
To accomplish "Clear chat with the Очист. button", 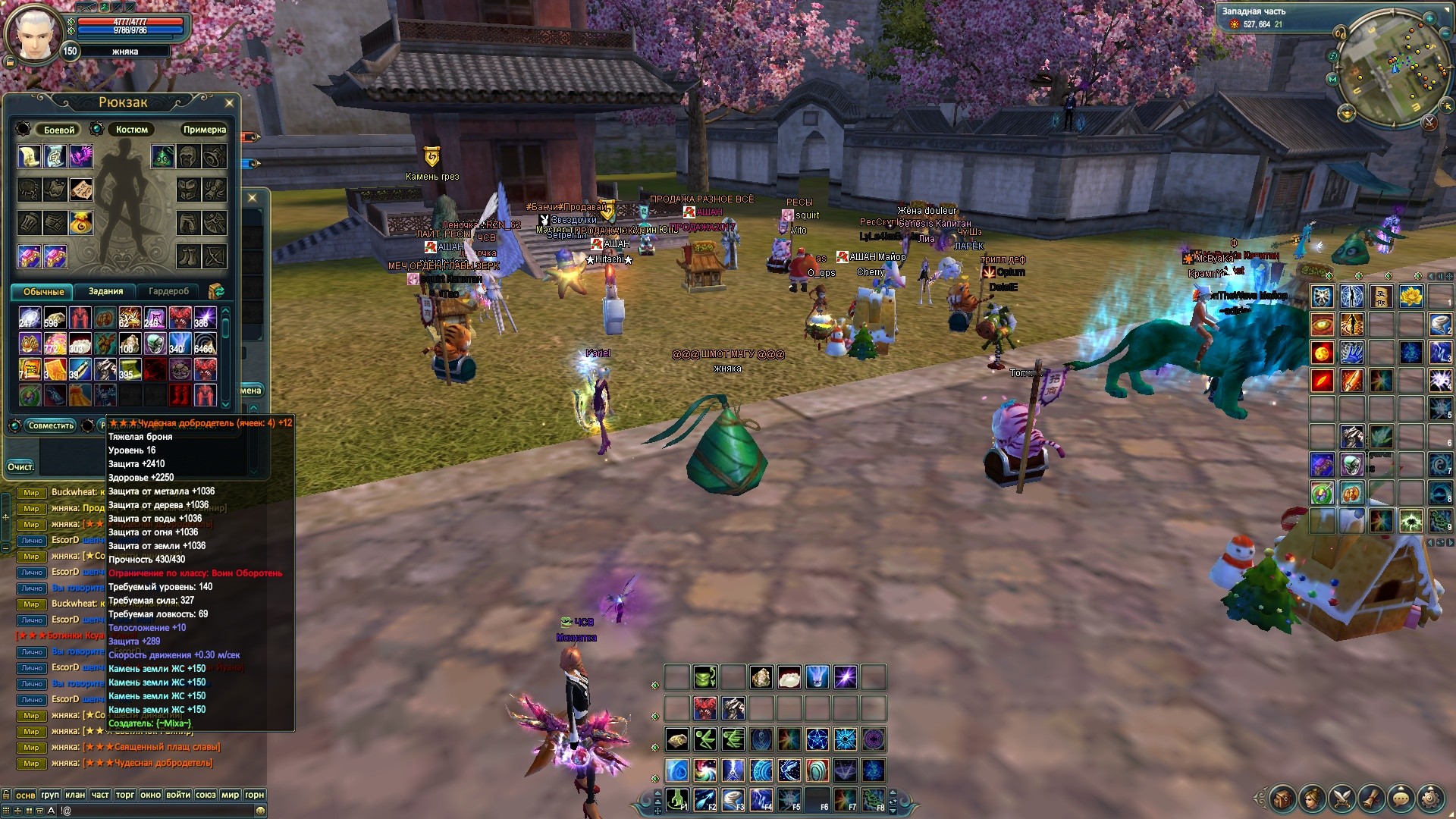I will 20,466.
